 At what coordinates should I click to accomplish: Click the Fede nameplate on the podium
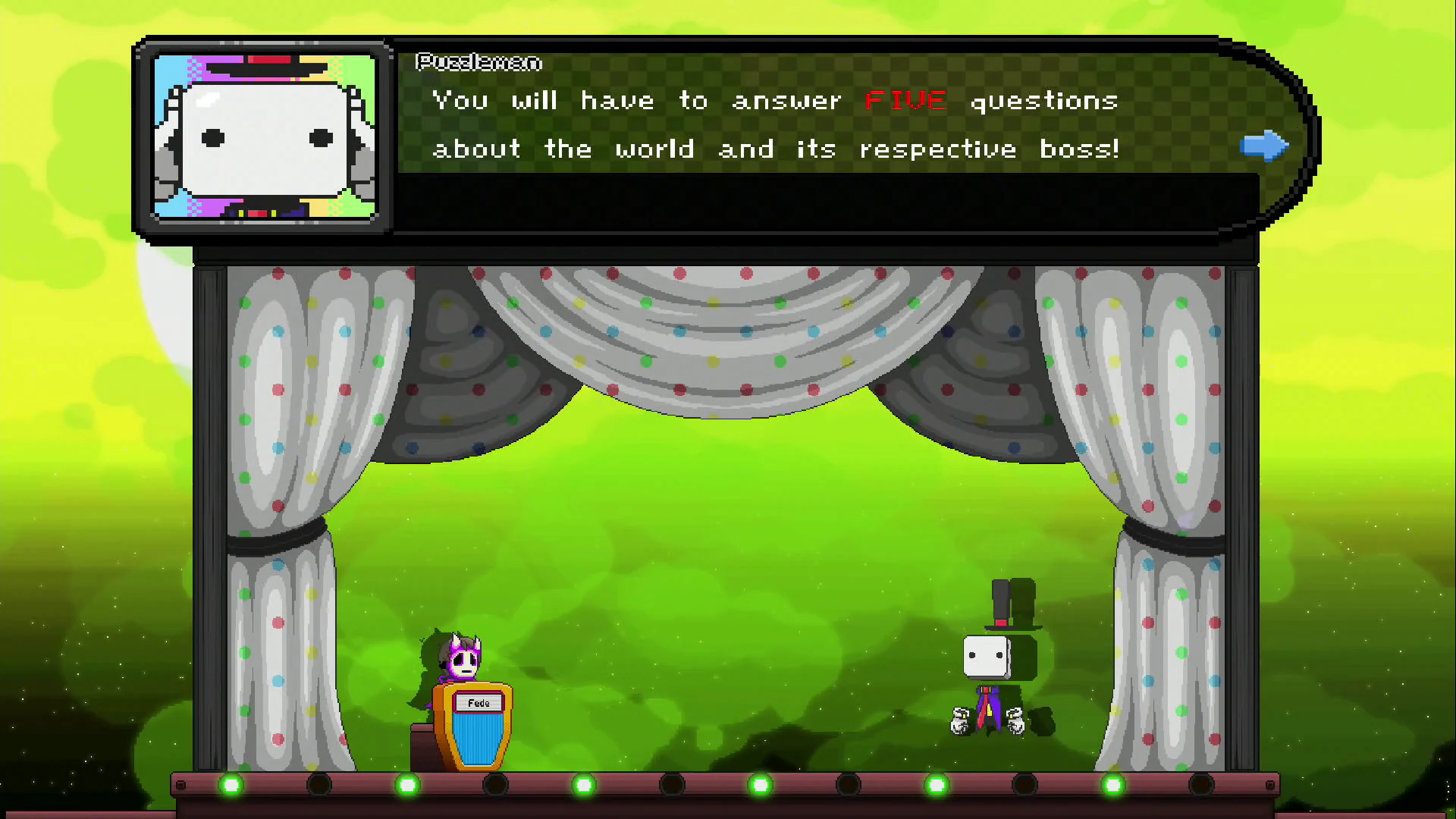[x=479, y=703]
